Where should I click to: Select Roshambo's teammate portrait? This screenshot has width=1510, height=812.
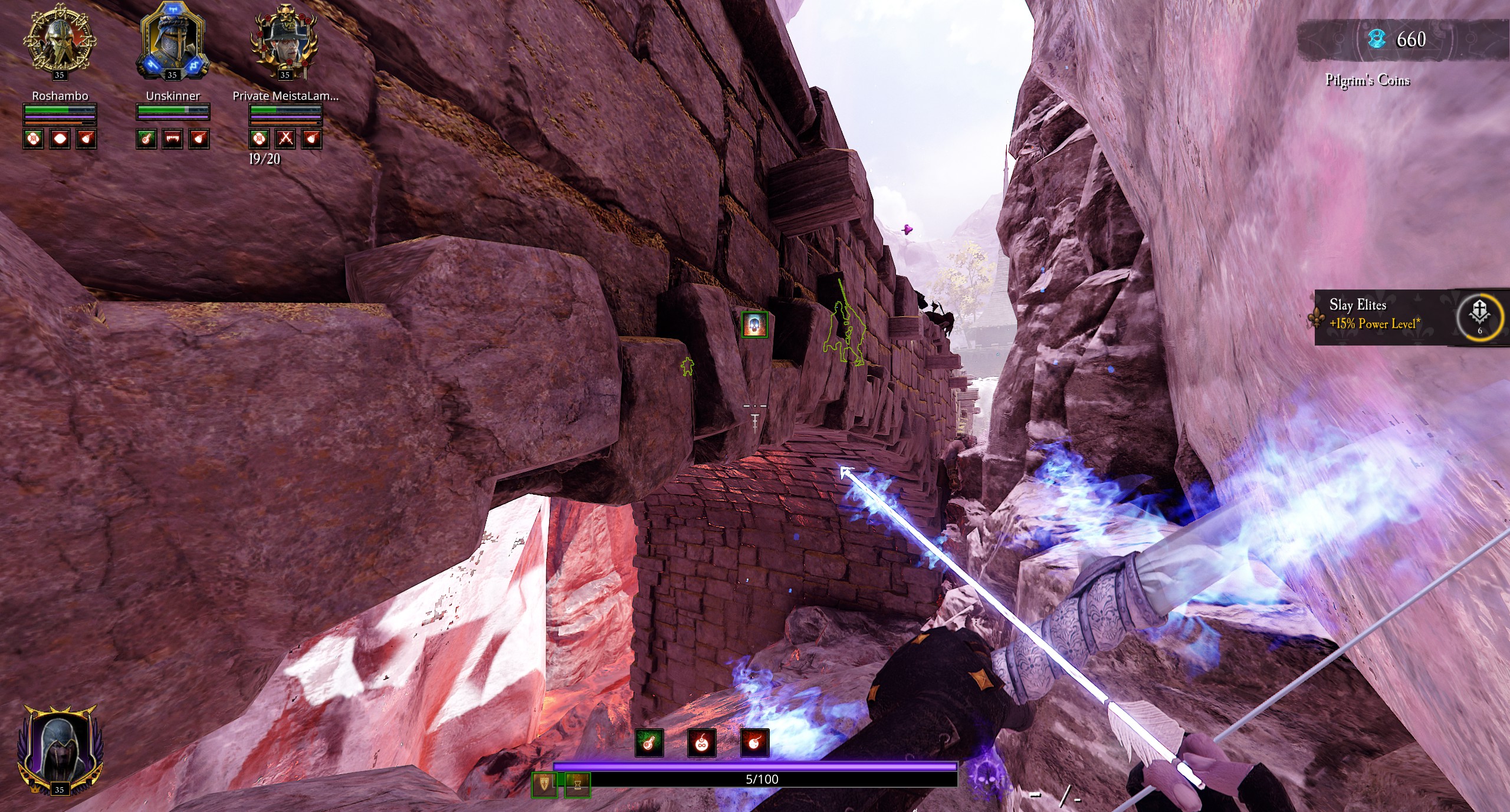[59, 39]
